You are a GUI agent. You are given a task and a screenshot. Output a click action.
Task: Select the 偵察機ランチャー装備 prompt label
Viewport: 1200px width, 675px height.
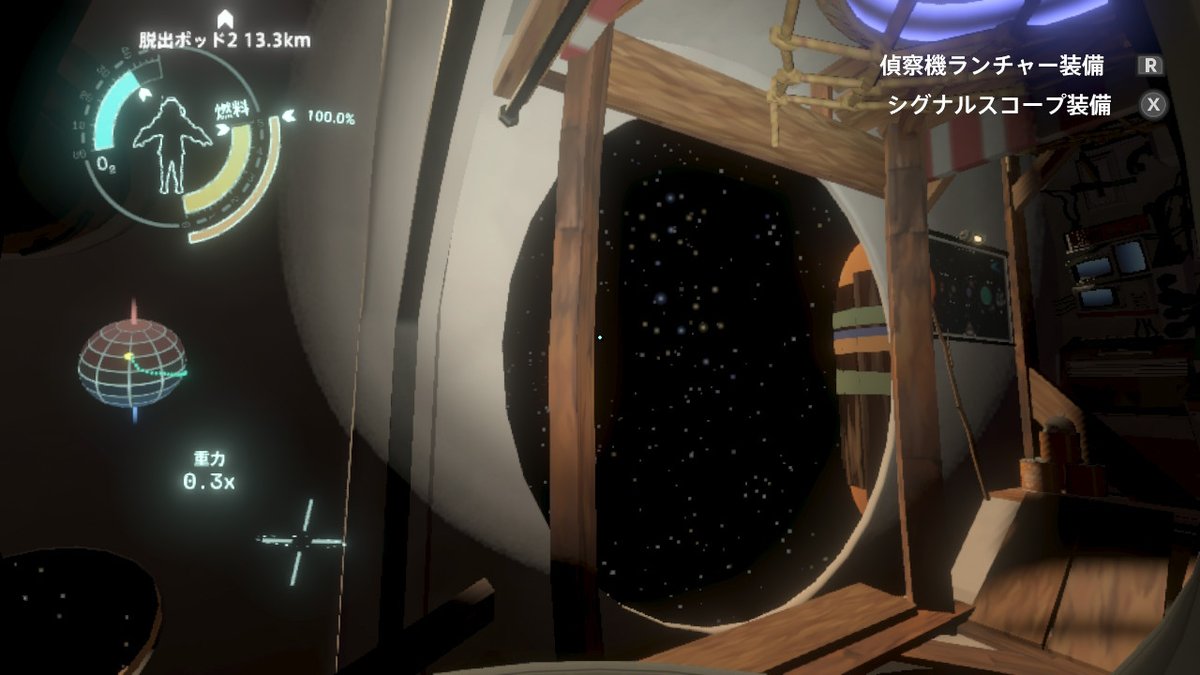[x=991, y=67]
